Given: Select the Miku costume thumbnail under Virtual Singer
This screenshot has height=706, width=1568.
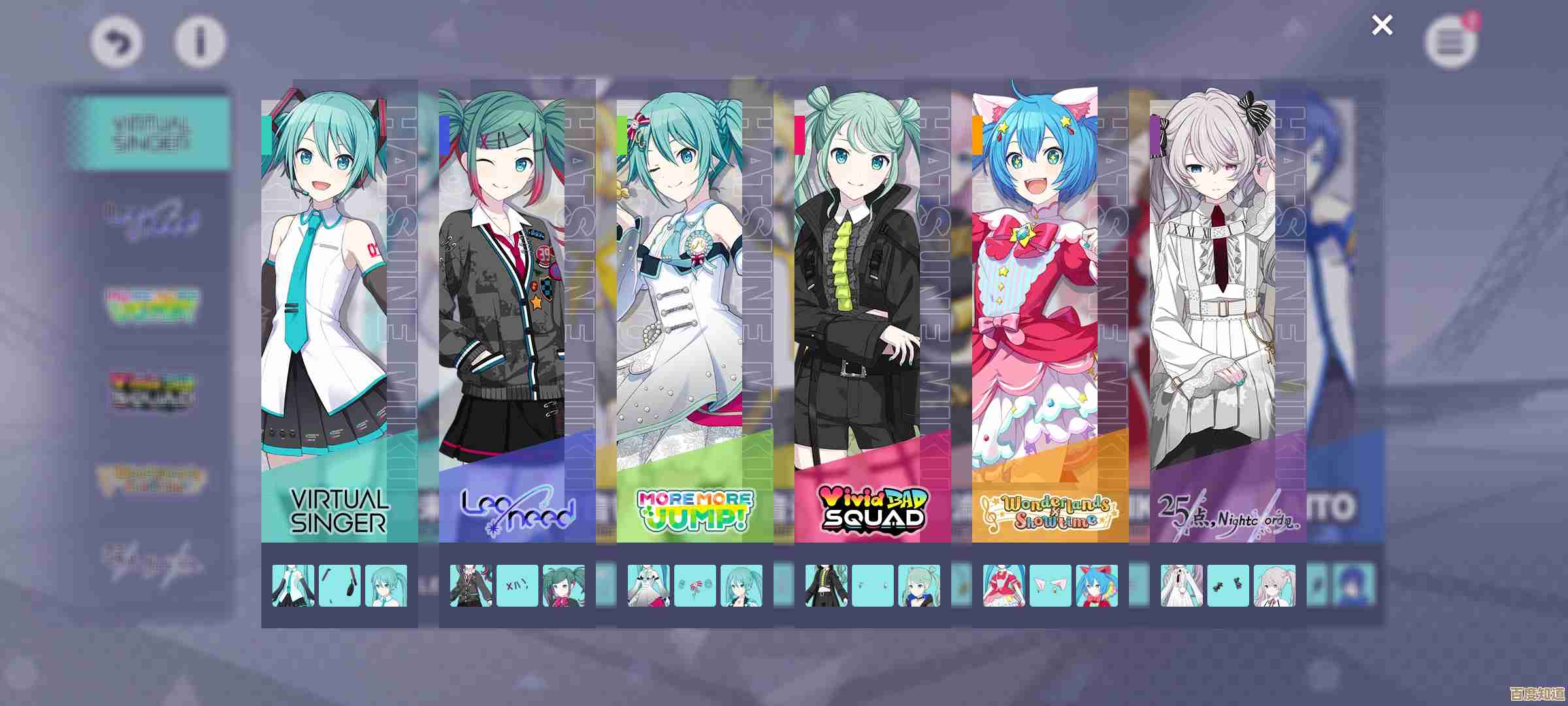Looking at the screenshot, I should (293, 586).
